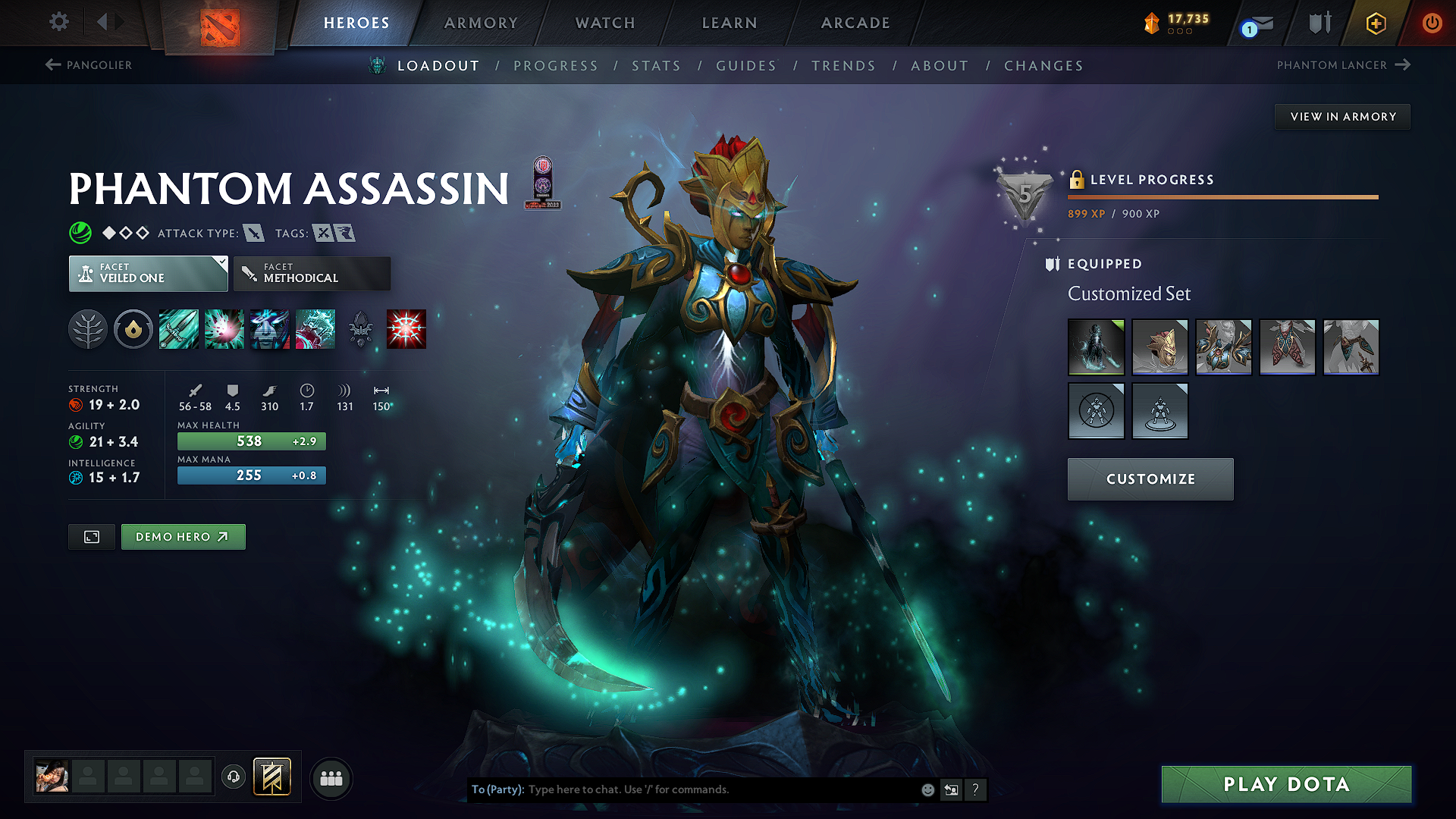
Task: Expand the emoticon picker in the chat bar
Action: [x=927, y=789]
